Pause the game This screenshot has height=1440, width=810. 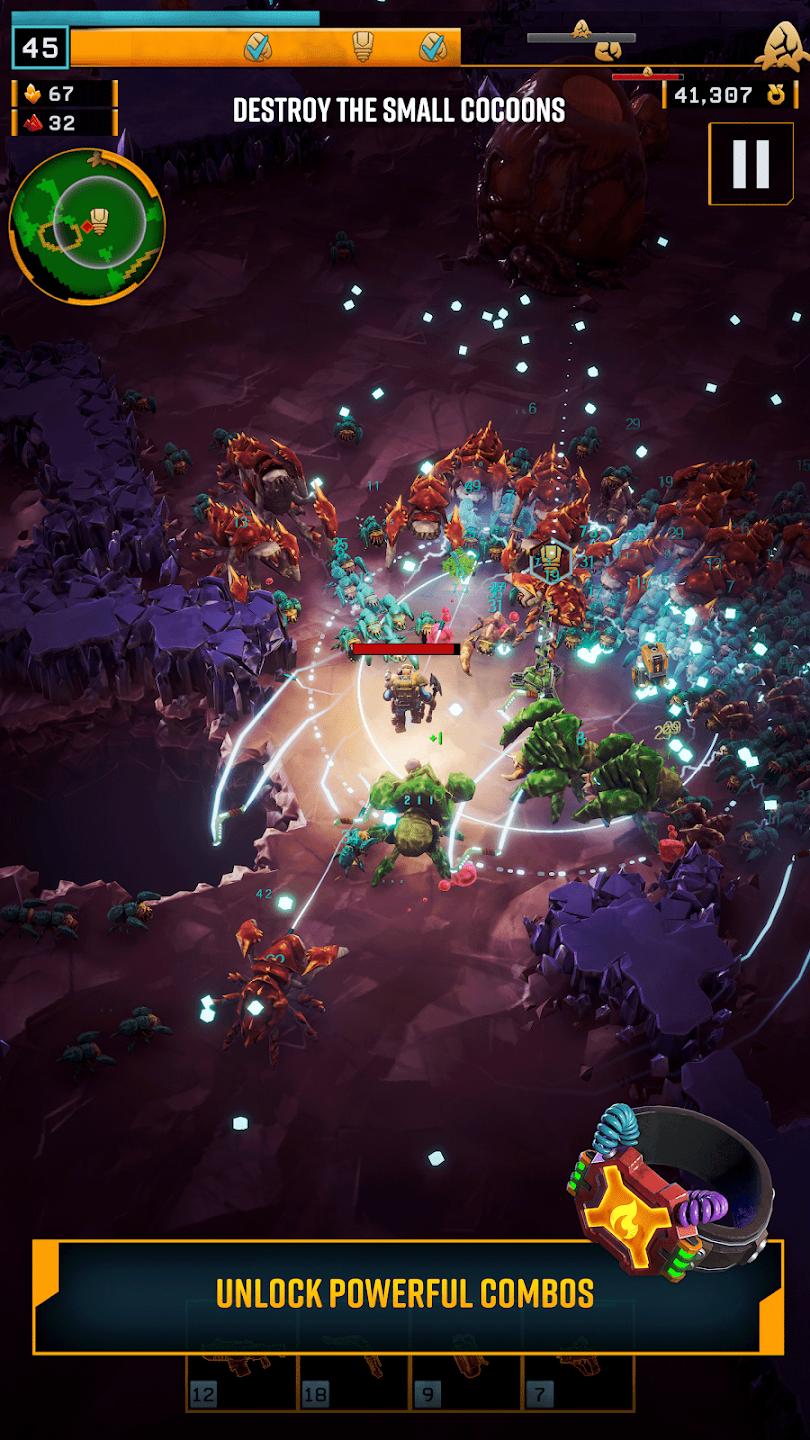[749, 163]
